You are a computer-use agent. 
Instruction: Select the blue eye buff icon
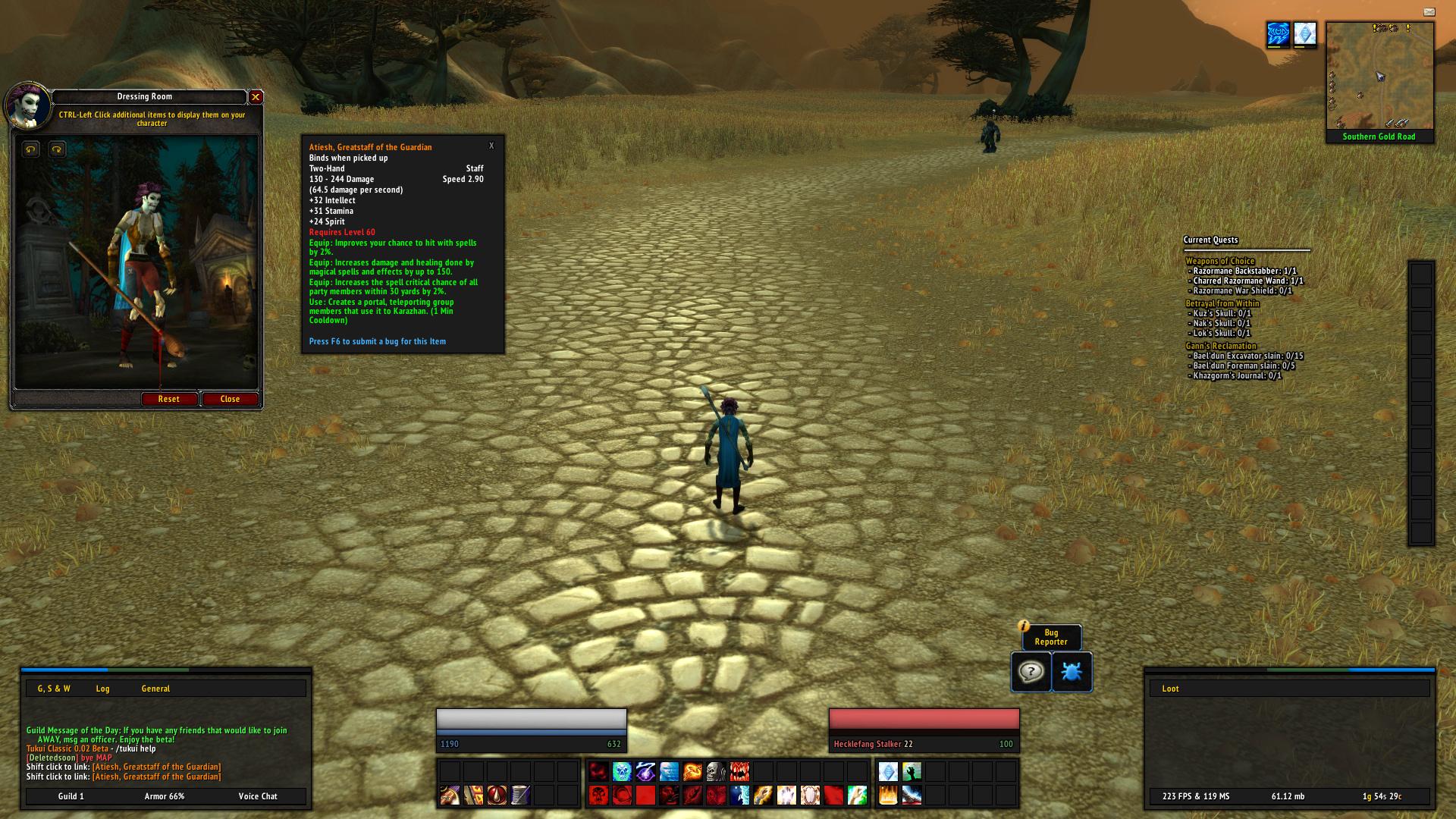pos(1278,34)
